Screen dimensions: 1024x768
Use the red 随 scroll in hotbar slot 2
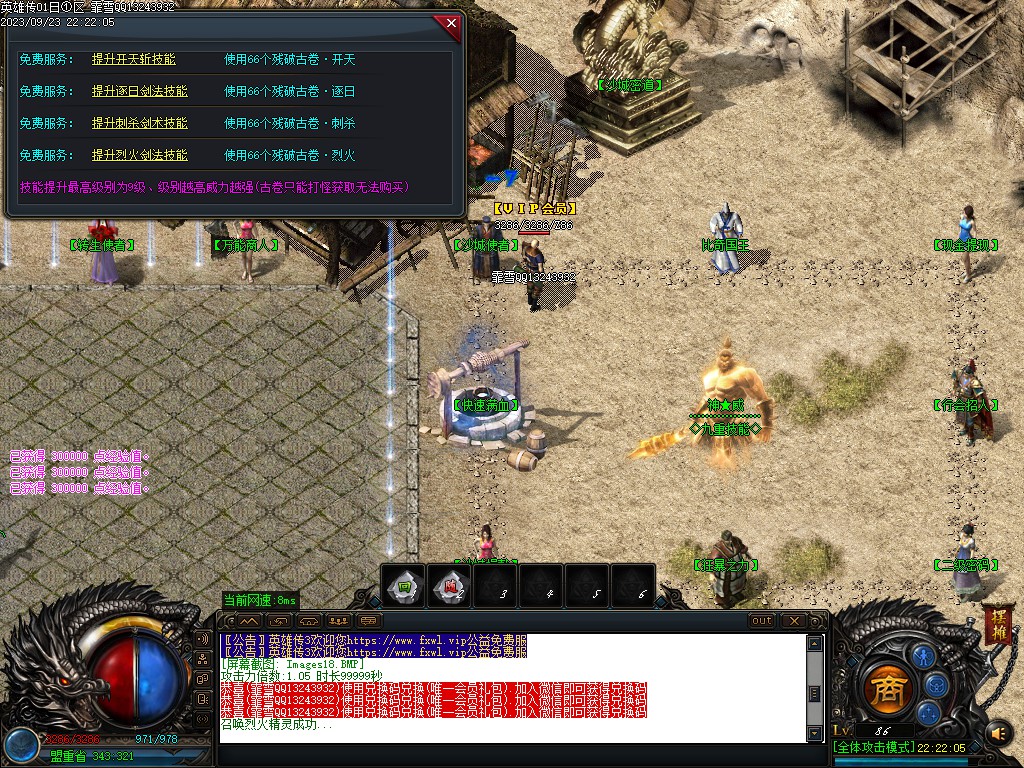tap(450, 586)
